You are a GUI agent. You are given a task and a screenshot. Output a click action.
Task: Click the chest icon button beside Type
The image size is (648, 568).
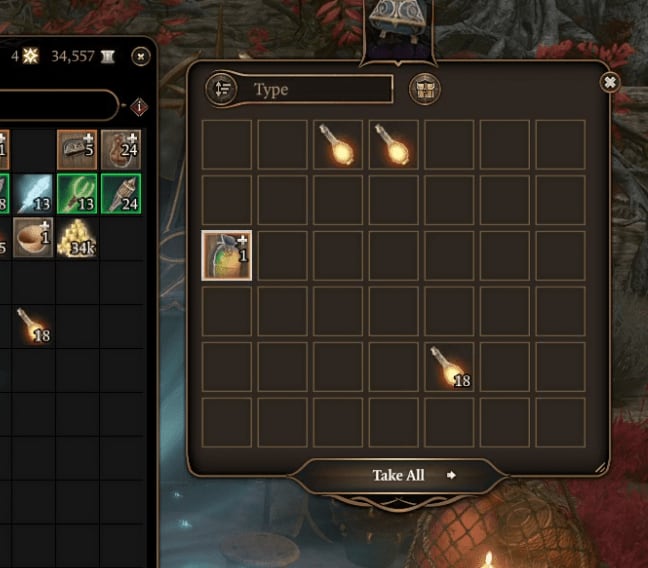425,89
